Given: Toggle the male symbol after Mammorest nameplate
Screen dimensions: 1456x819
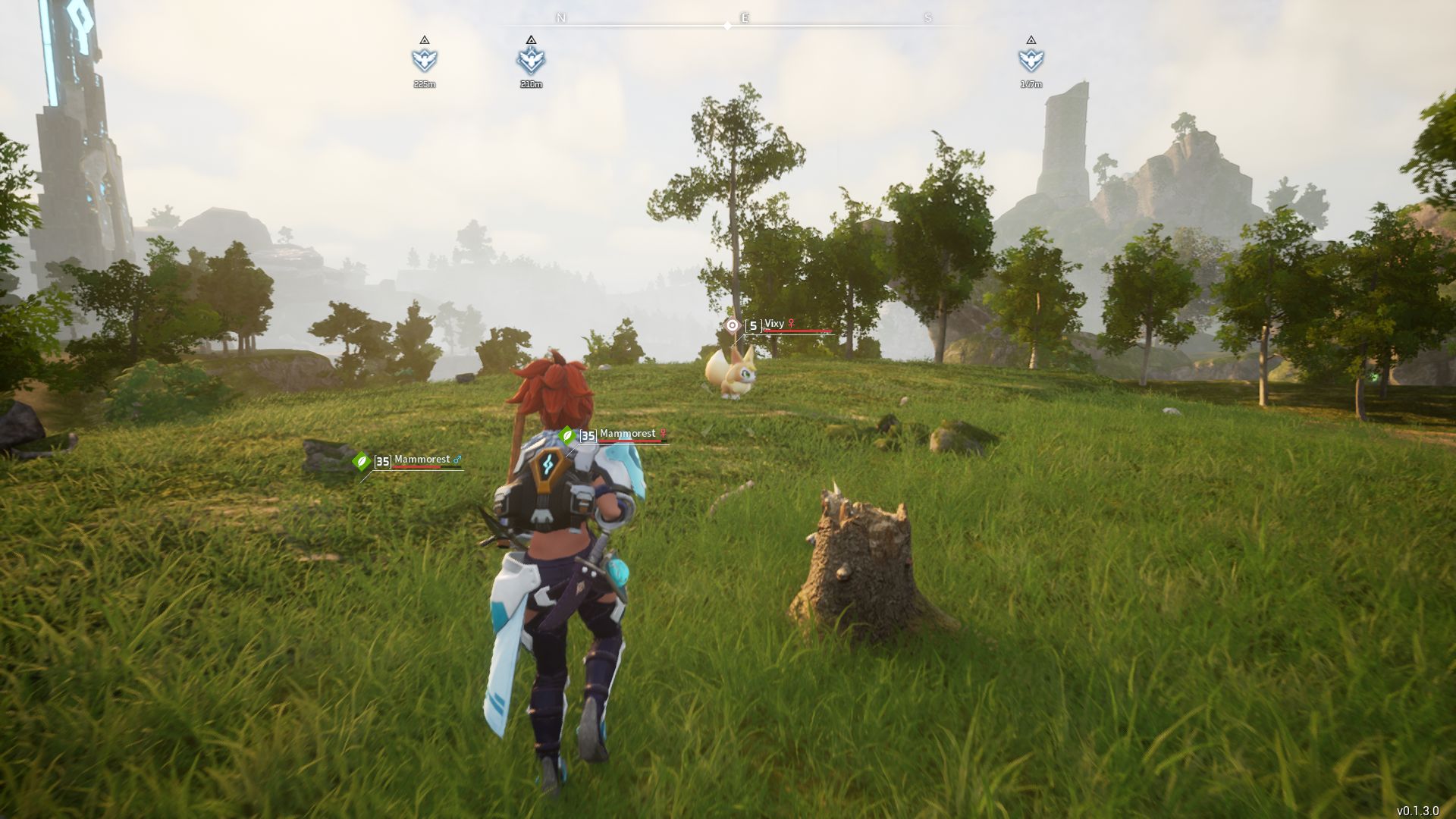Looking at the screenshot, I should coord(457,460).
